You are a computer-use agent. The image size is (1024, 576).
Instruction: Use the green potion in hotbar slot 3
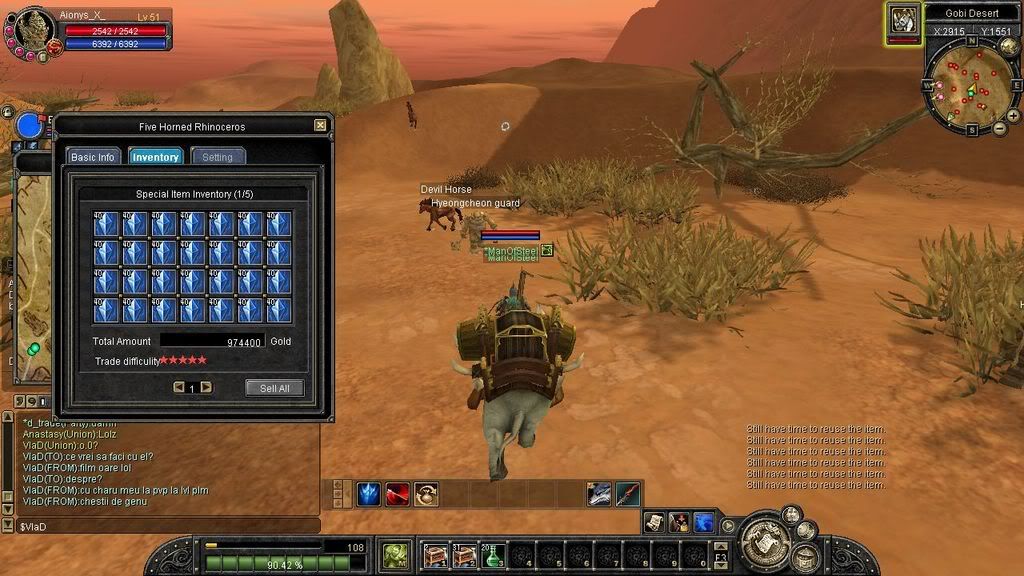point(493,555)
